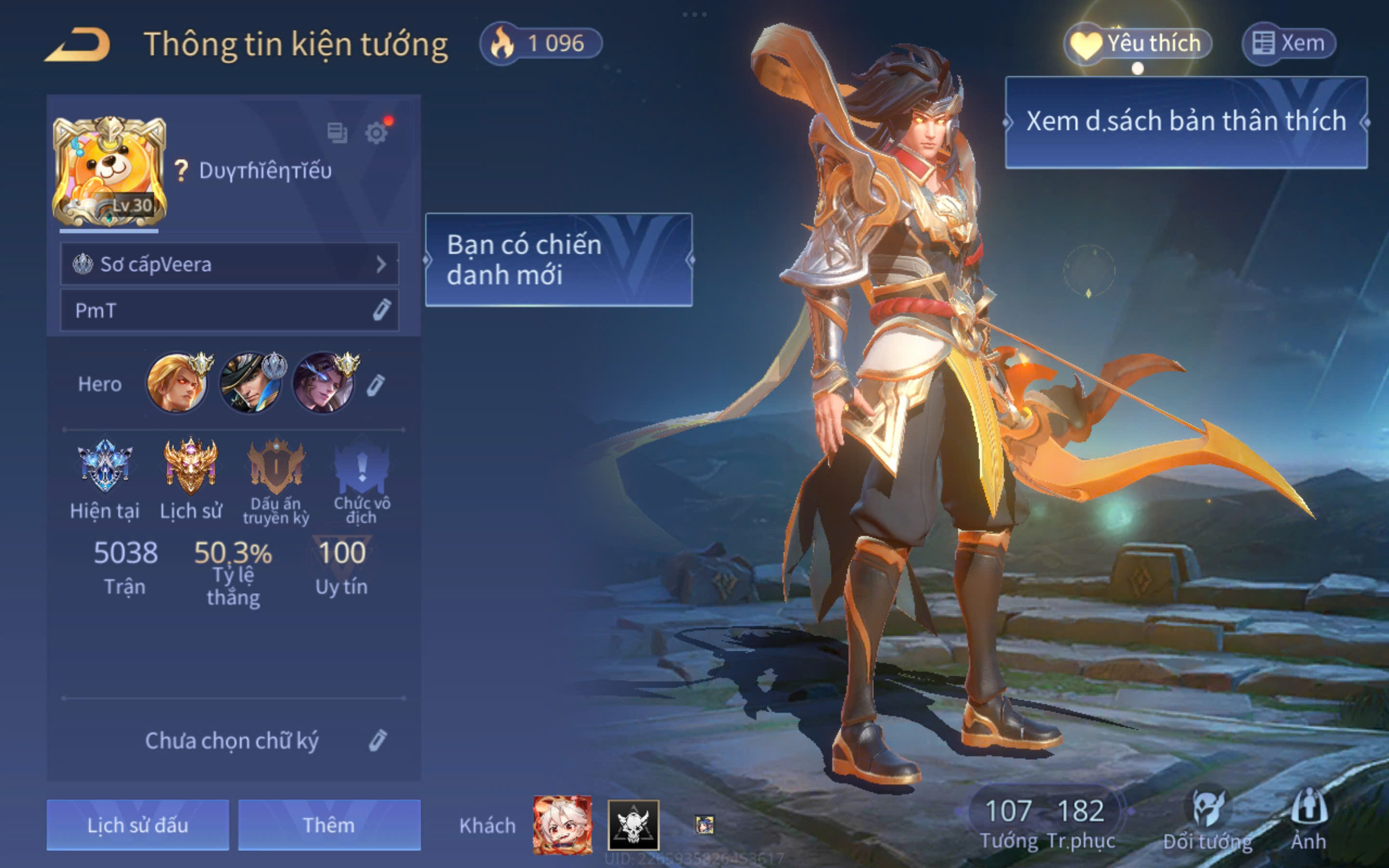Tap the Yêu thích heart button
Viewport: 1389px width, 868px height.
coord(1138,43)
